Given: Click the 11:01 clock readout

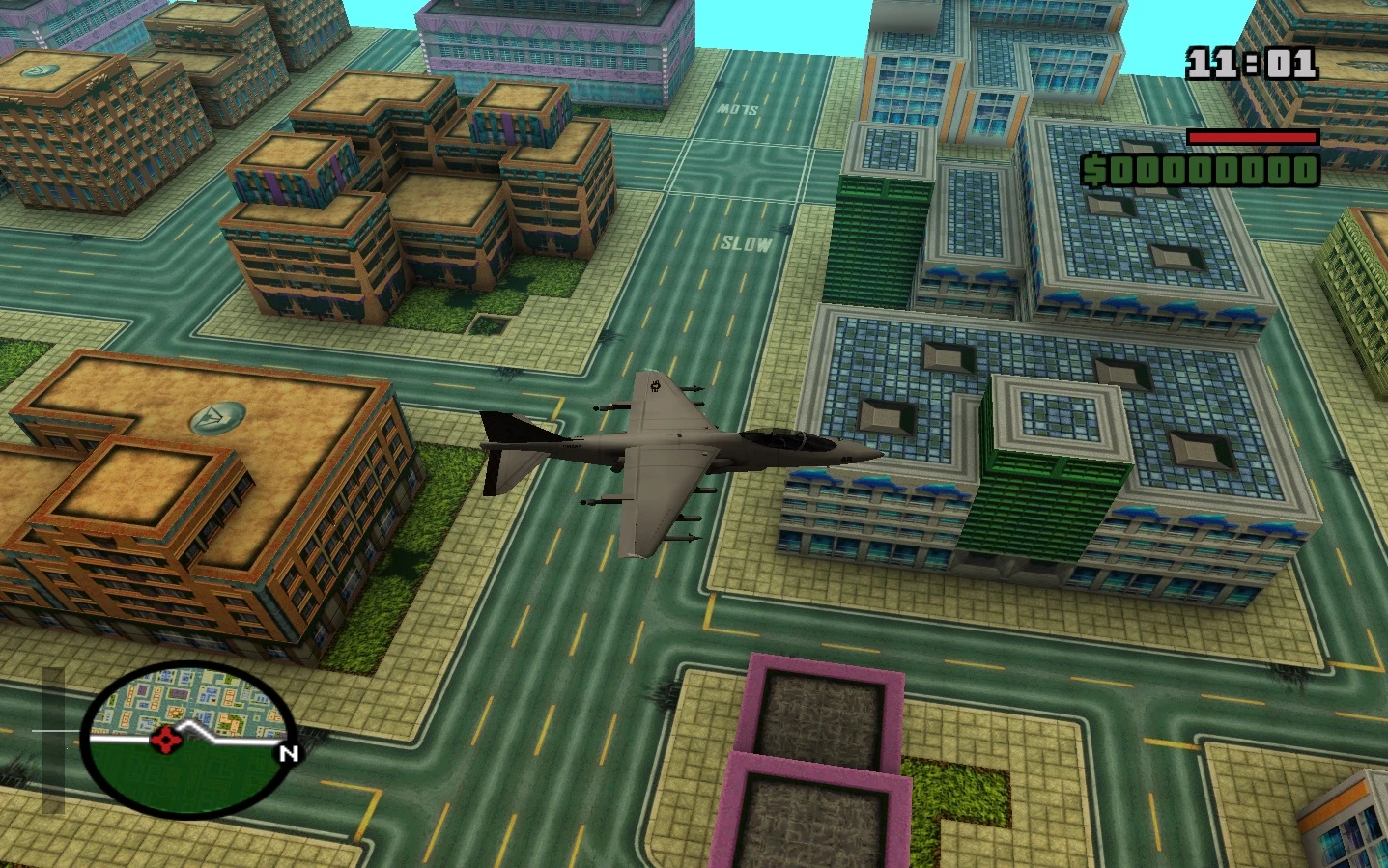Looking at the screenshot, I should click(1251, 63).
